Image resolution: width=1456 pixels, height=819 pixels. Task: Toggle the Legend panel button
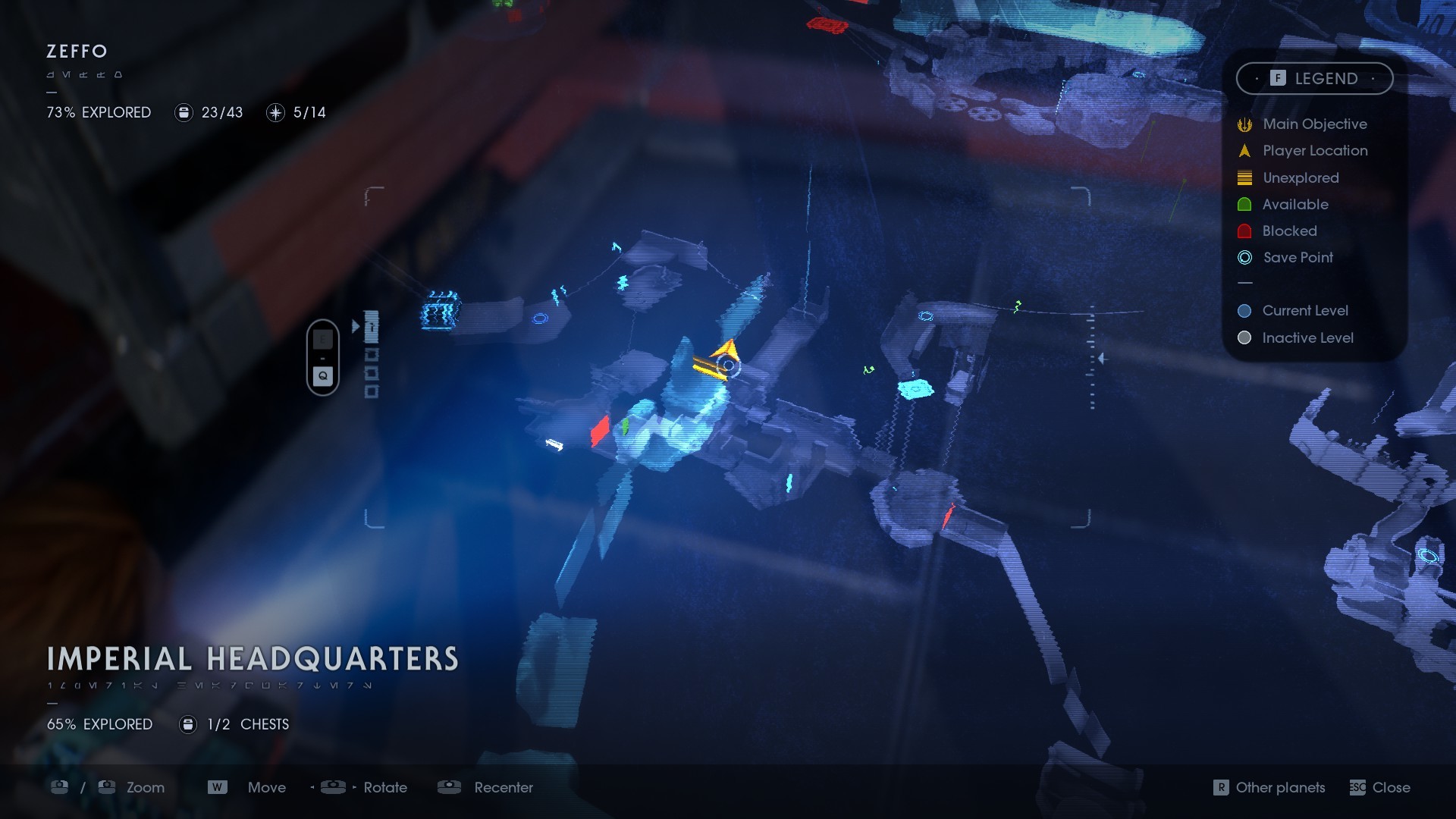[x=1314, y=79]
